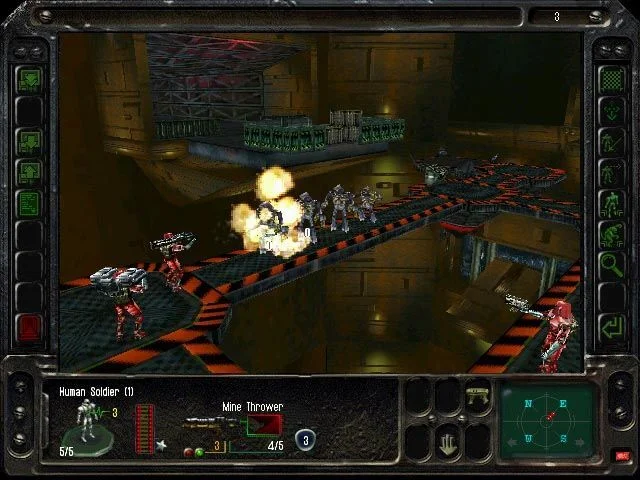Toggle the green checkered grid button

point(610,78)
